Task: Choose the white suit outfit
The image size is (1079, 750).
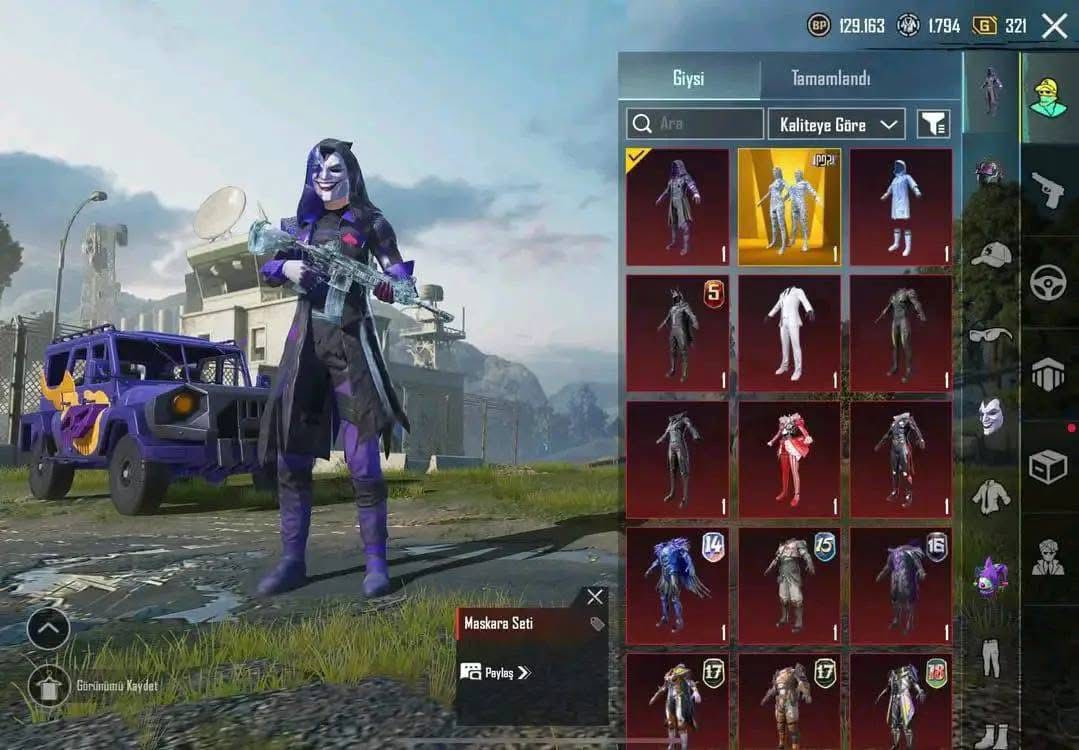Action: [789, 333]
